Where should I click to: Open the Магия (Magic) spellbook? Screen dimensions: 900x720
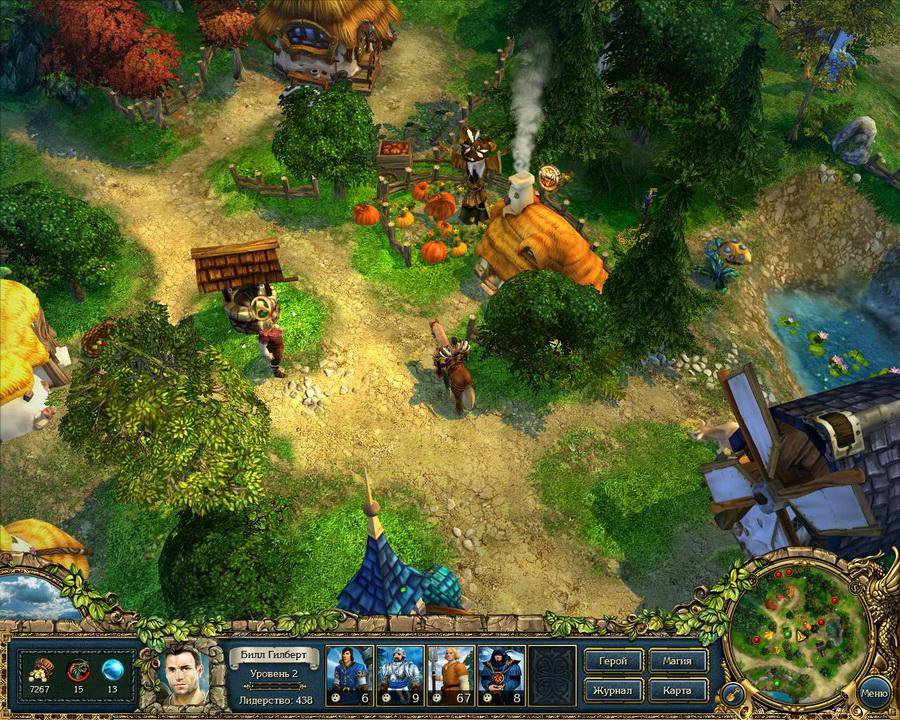tap(678, 662)
